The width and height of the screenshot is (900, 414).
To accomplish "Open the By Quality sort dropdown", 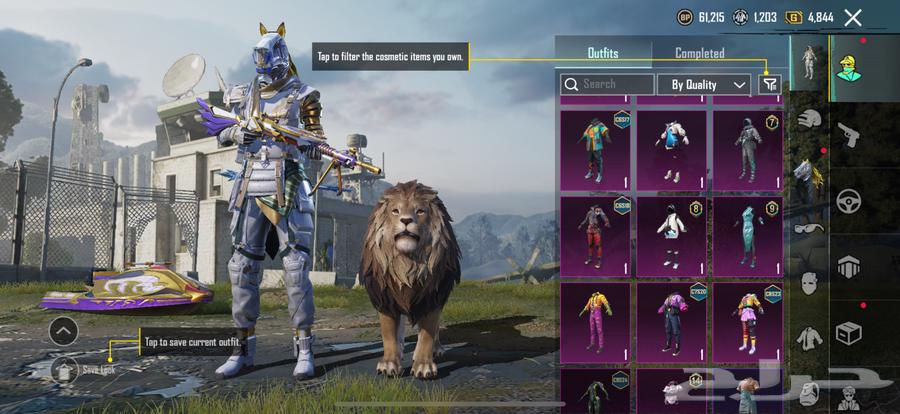I will point(705,85).
